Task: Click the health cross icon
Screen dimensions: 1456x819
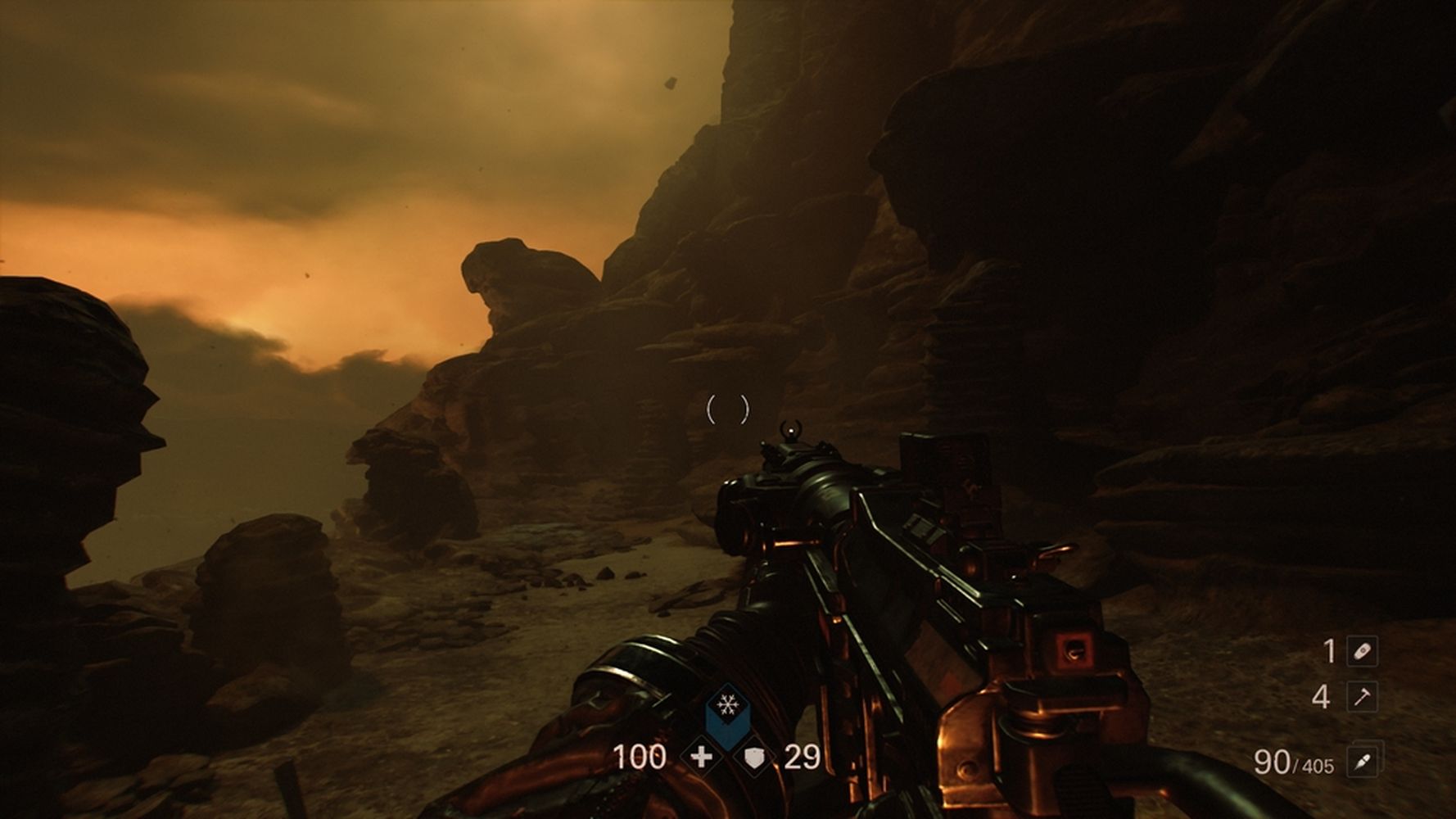Action: tap(701, 757)
